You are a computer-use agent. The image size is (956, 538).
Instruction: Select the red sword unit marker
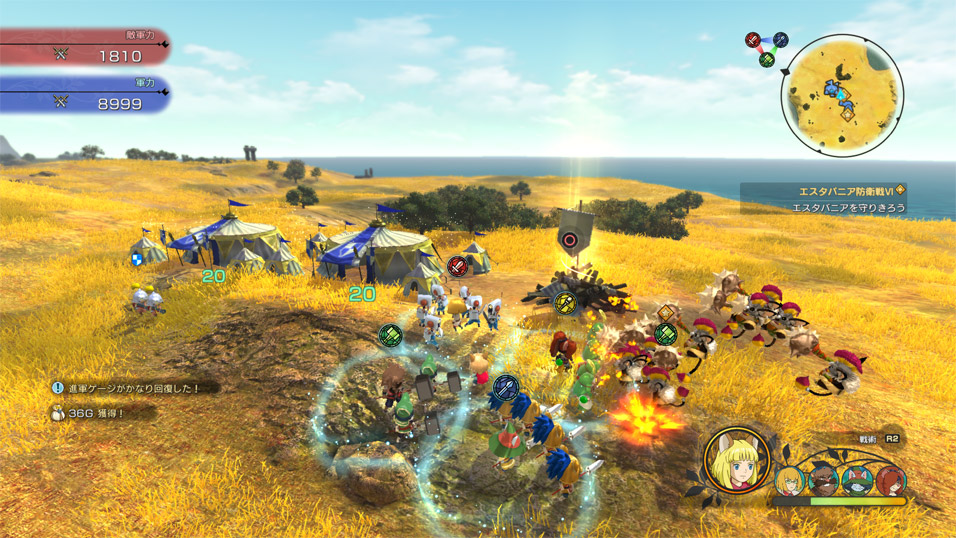pyautogui.click(x=457, y=267)
